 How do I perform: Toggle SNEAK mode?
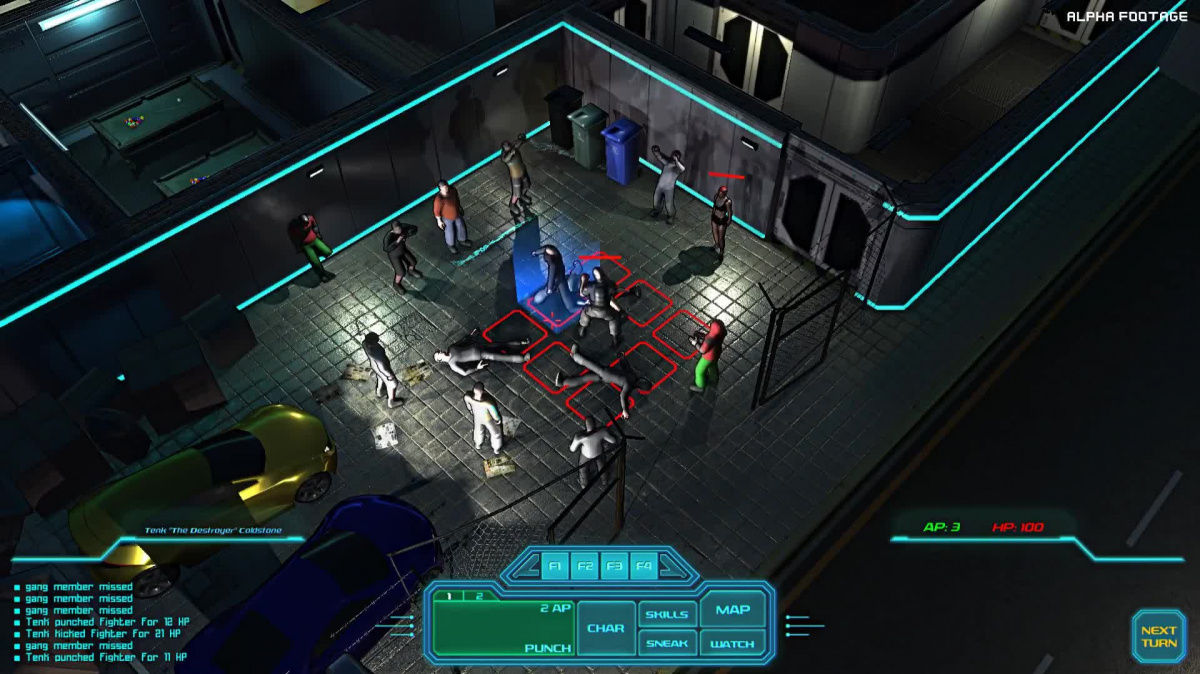(x=666, y=643)
